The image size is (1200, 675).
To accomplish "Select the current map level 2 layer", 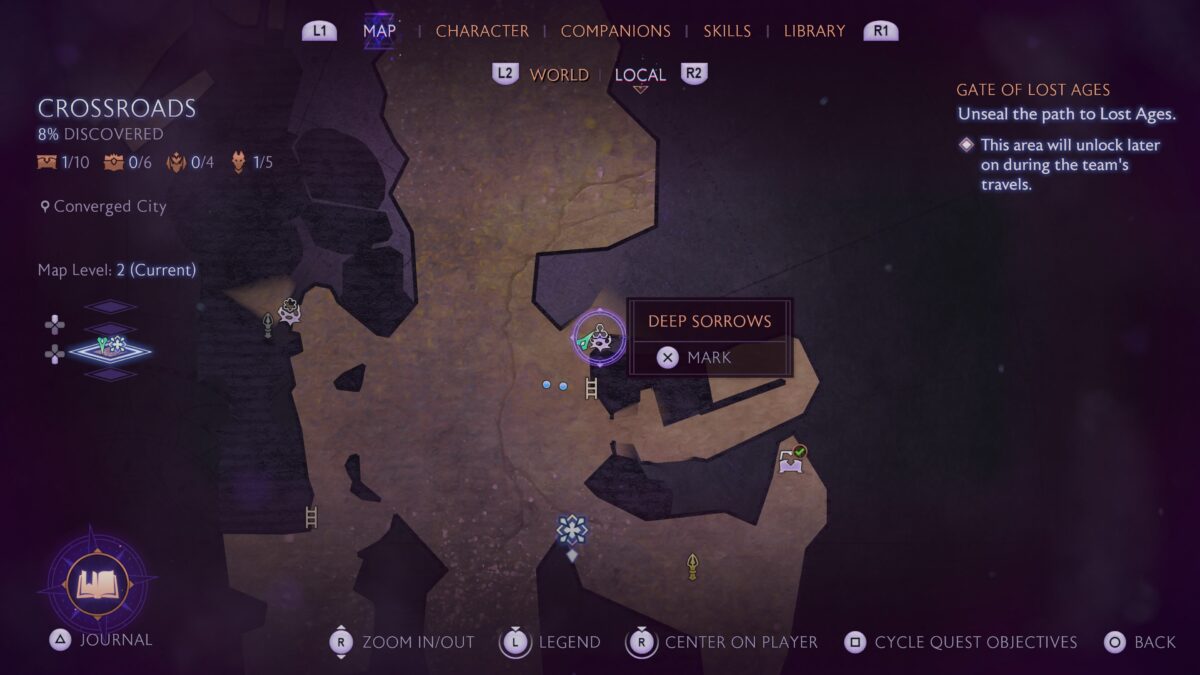I will pos(109,350).
